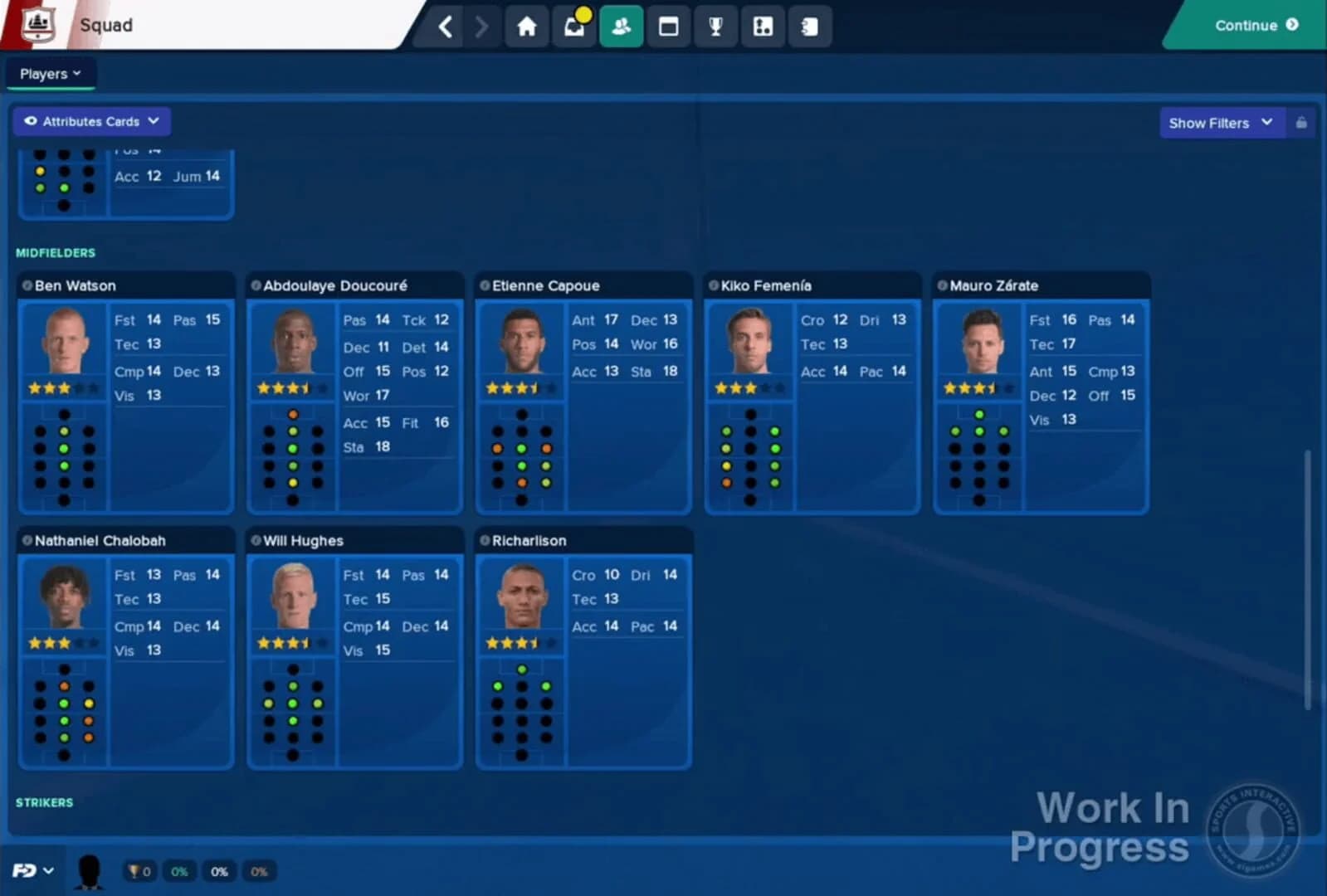Click the lock icon next to Show Filters

[x=1300, y=123]
